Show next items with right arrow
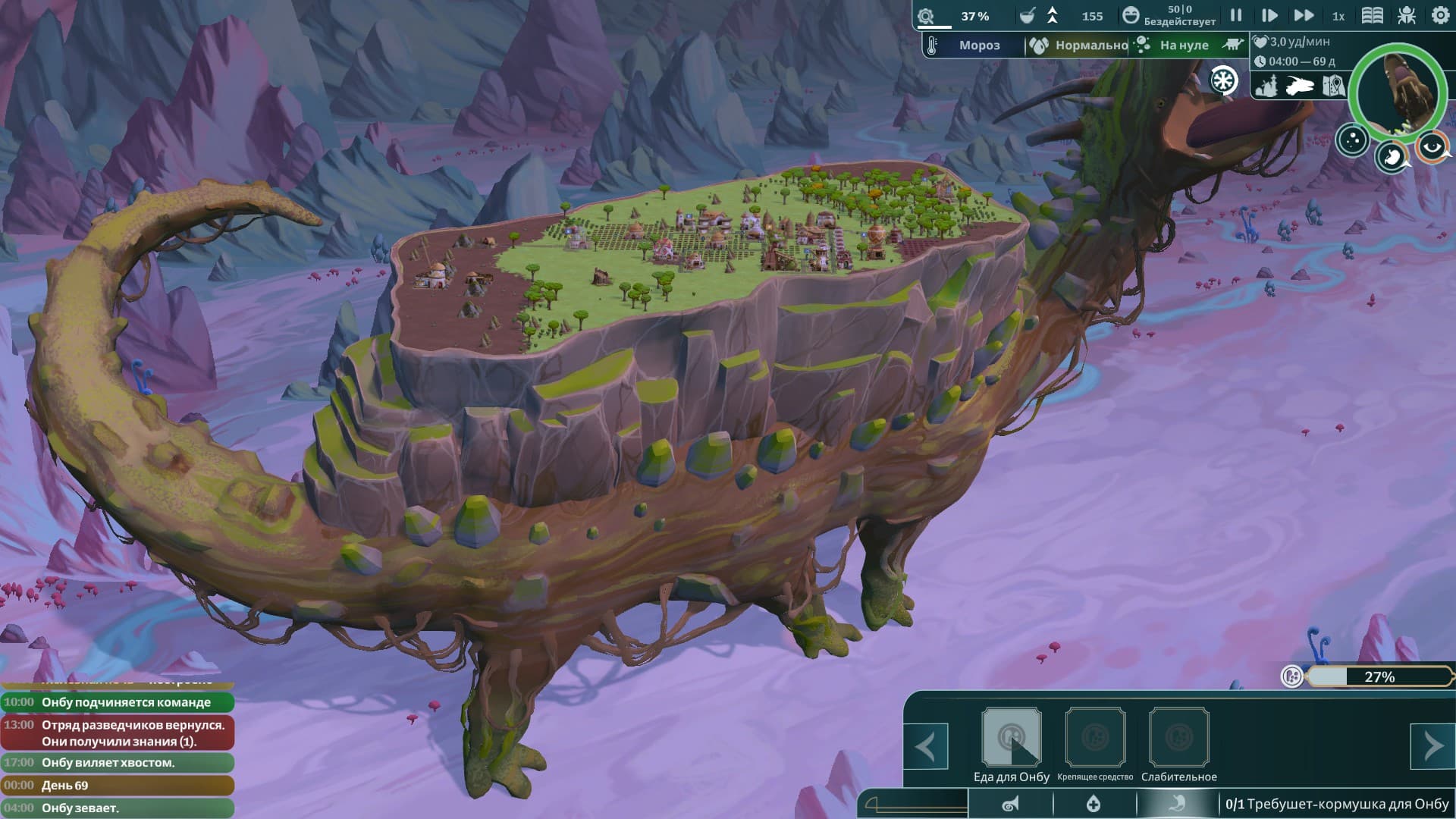1456x819 pixels. (x=1432, y=746)
